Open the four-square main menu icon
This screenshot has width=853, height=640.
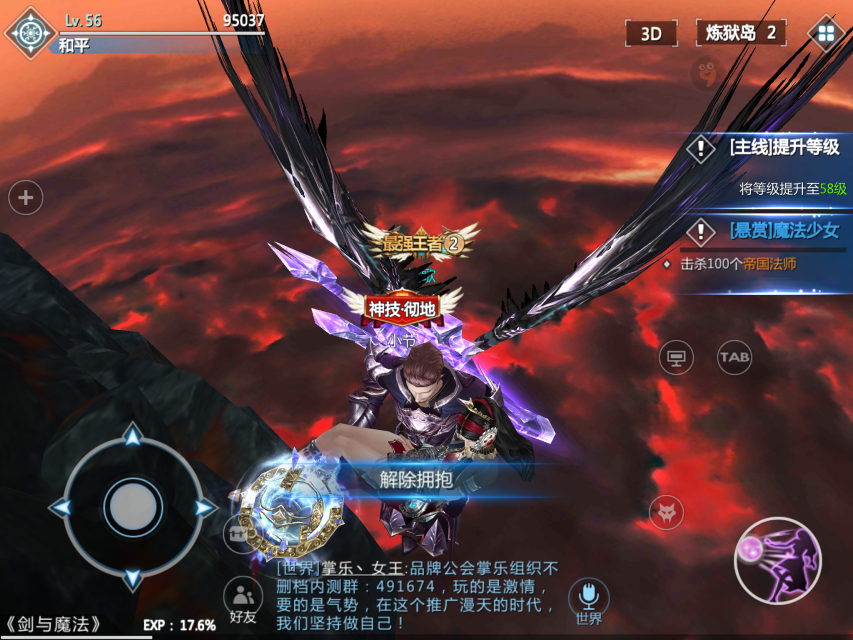pyautogui.click(x=825, y=33)
